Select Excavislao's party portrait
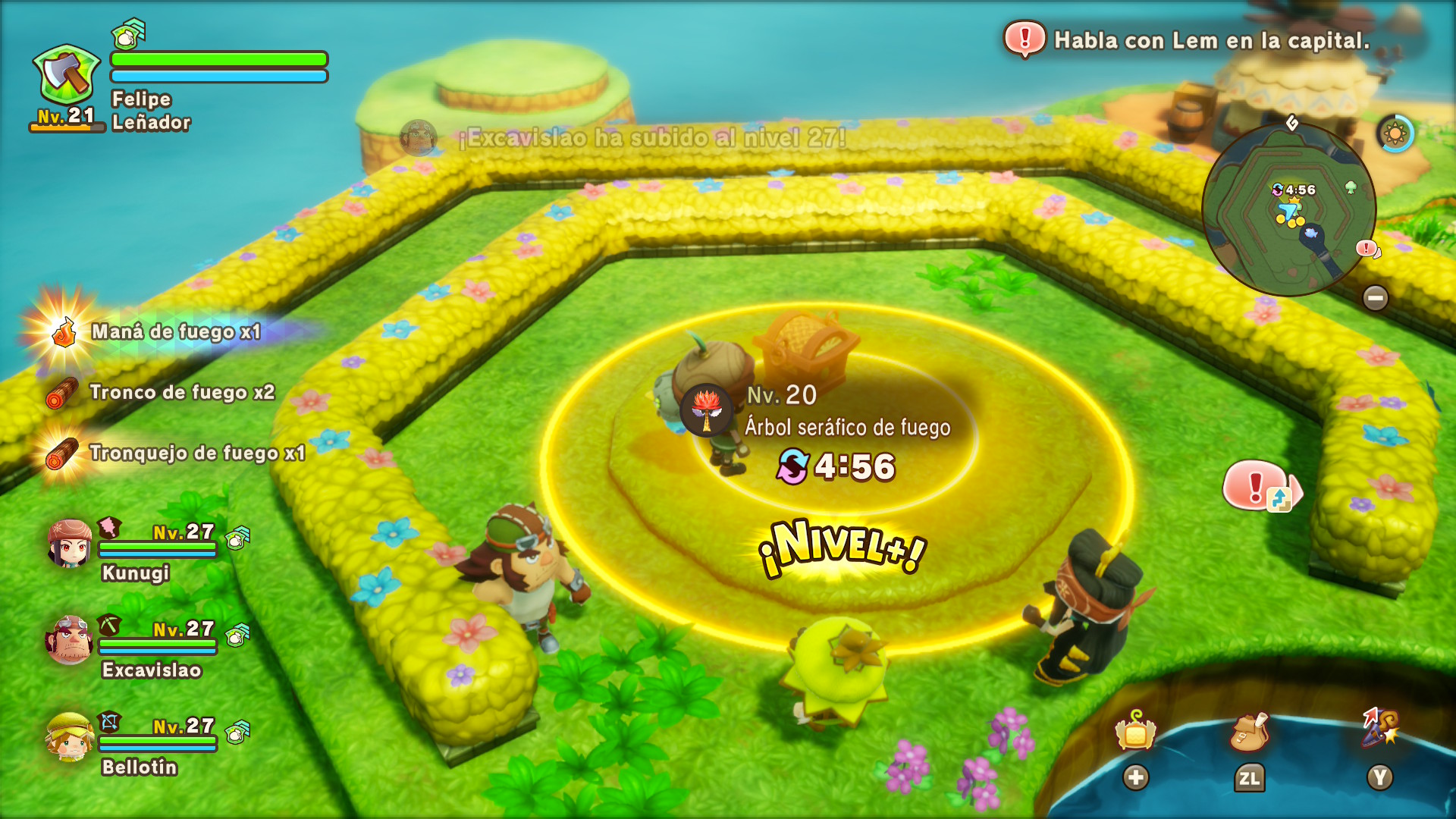Screen dimensions: 1456x819 tap(70, 639)
